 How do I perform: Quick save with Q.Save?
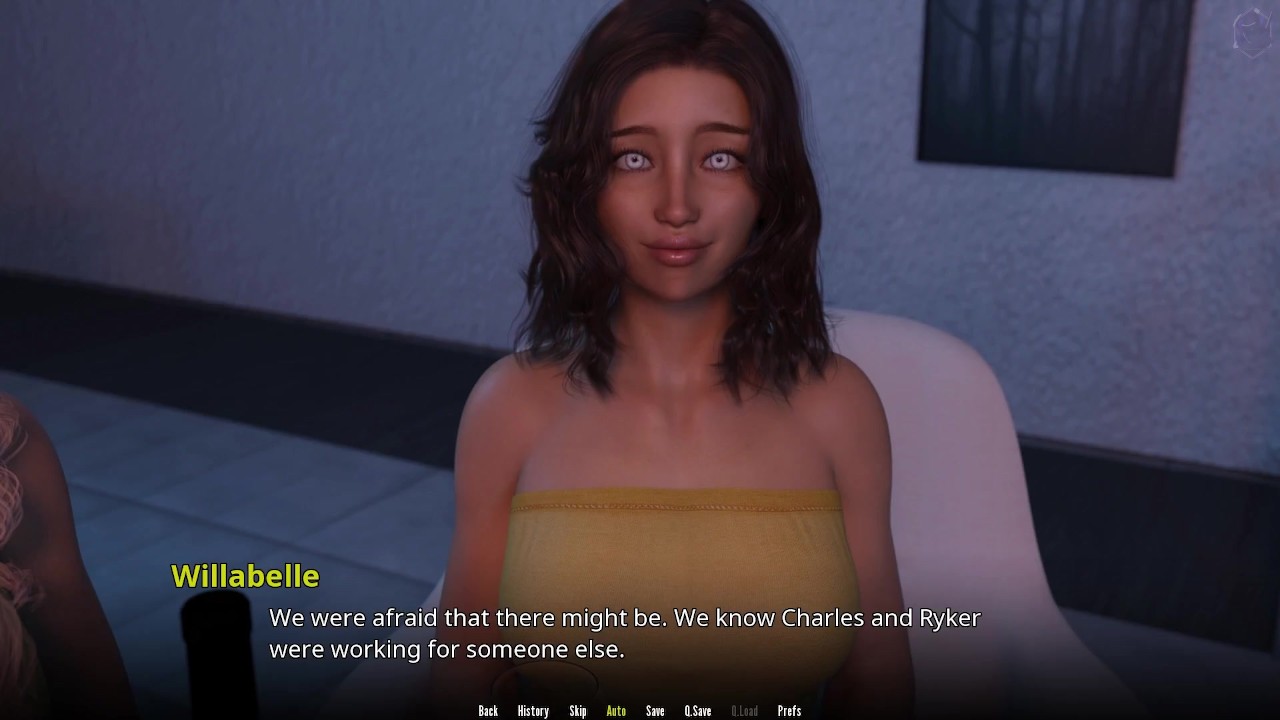click(698, 711)
